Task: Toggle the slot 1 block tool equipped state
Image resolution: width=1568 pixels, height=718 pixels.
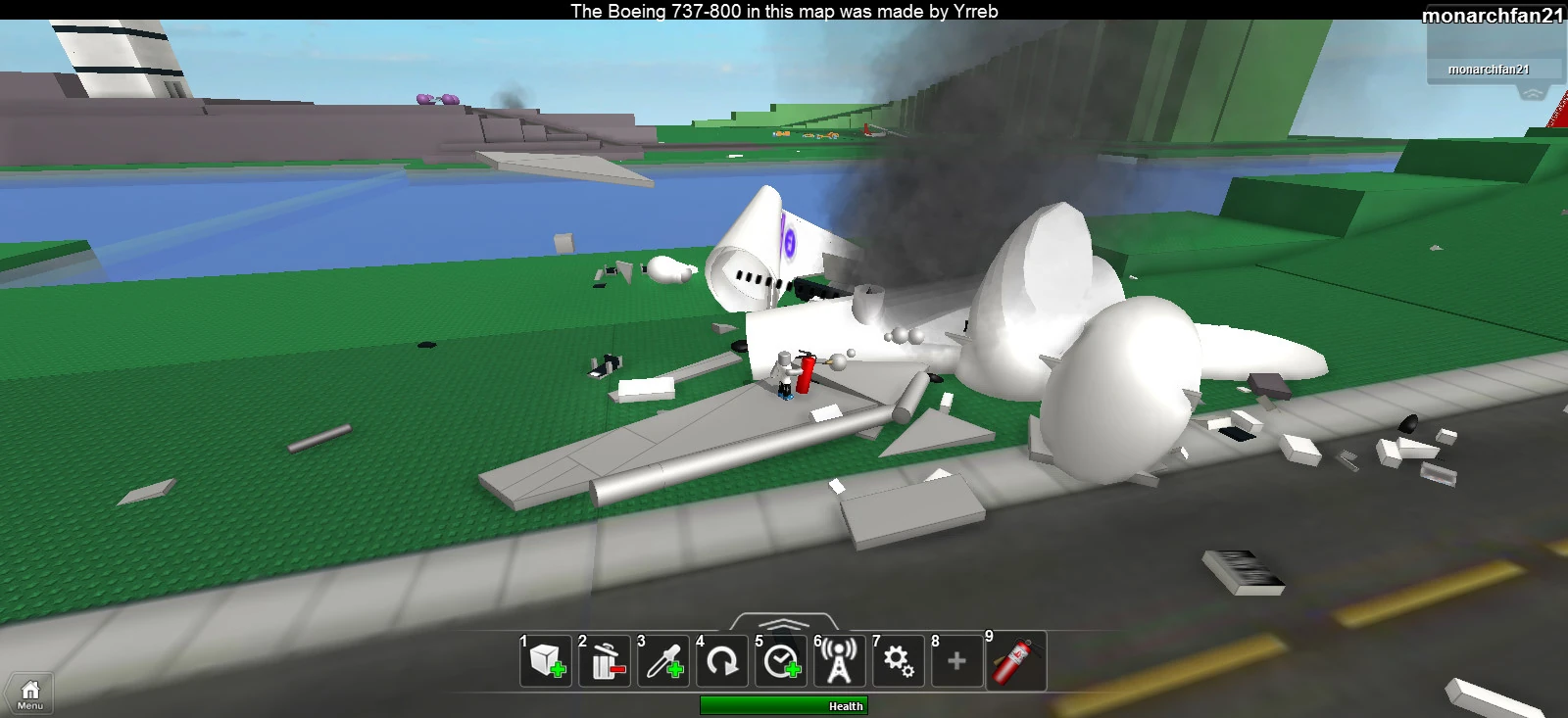Action: [545, 662]
